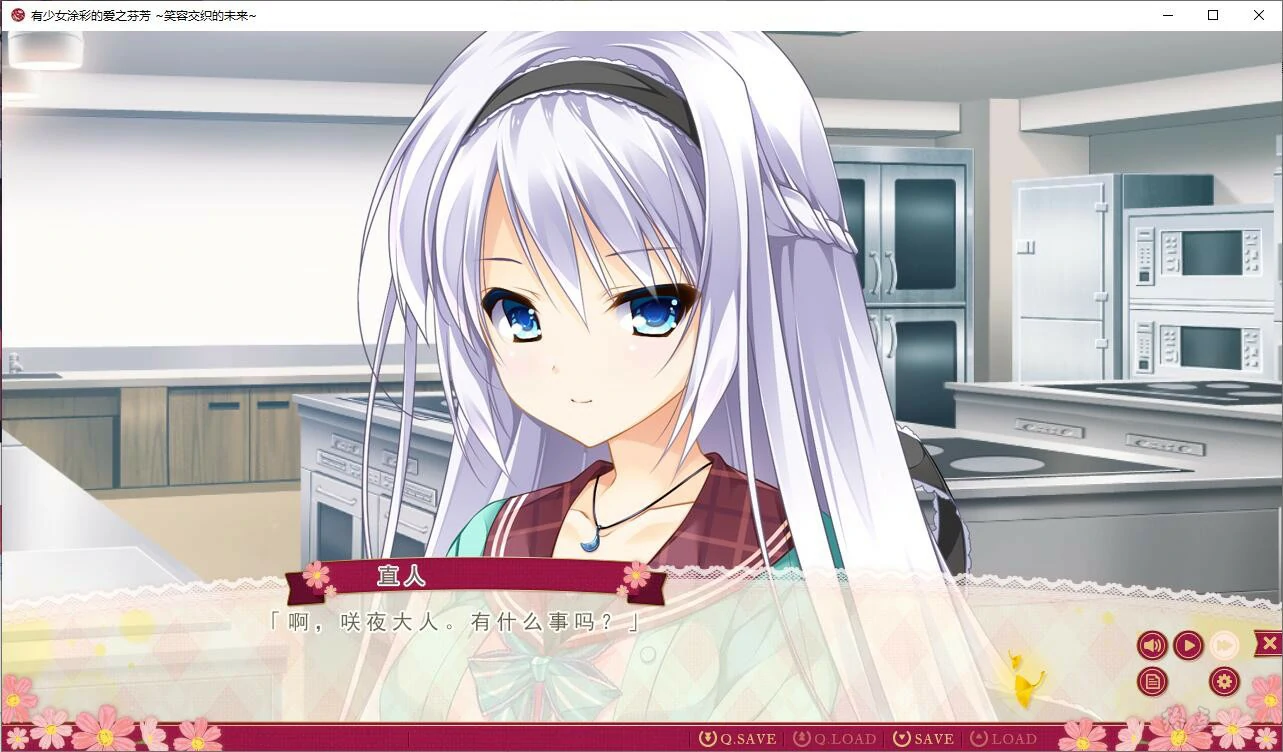Minimize the game window
The height and width of the screenshot is (752, 1283).
[x=1166, y=14]
